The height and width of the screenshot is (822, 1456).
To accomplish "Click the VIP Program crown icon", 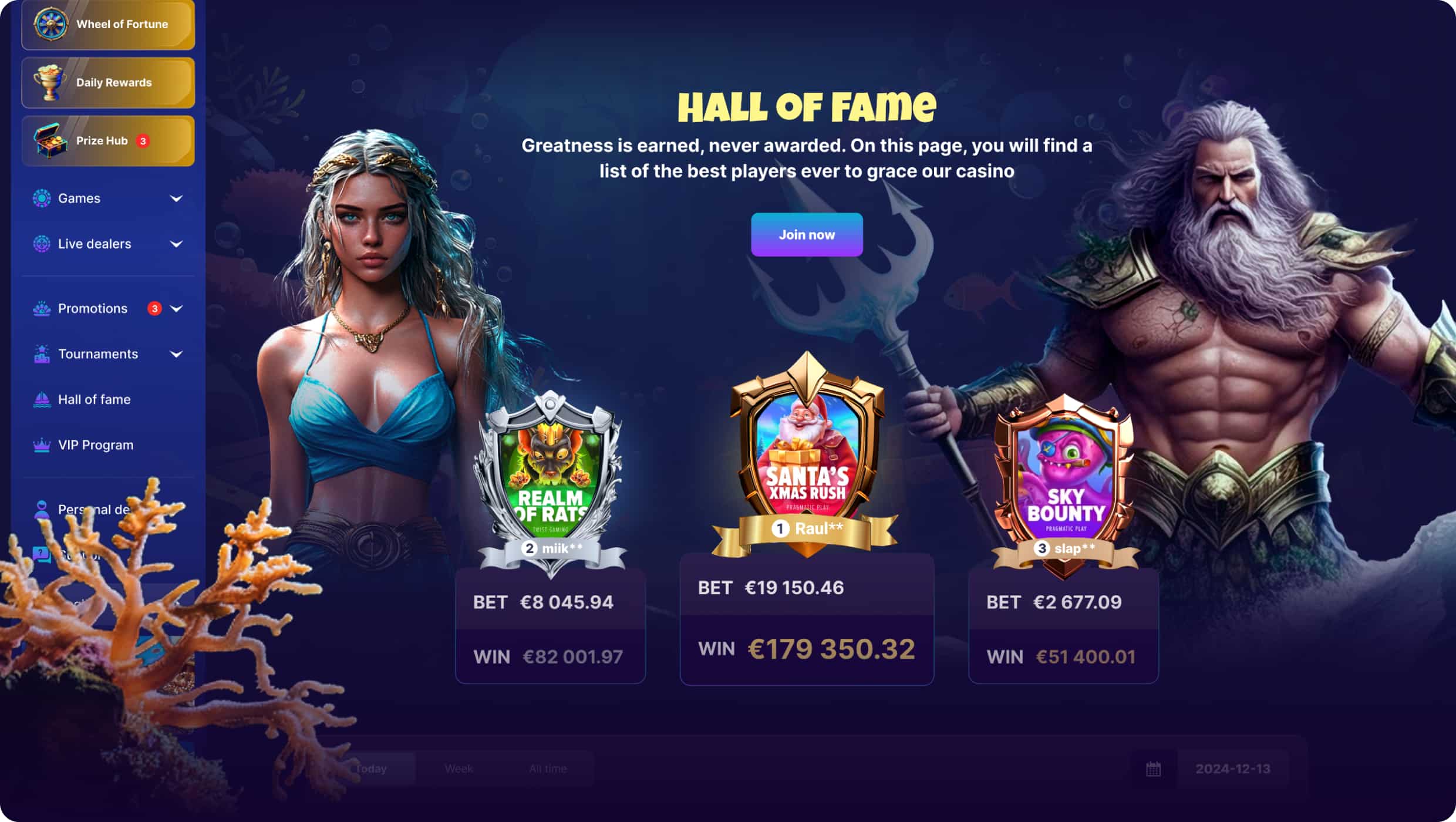I will (x=41, y=444).
